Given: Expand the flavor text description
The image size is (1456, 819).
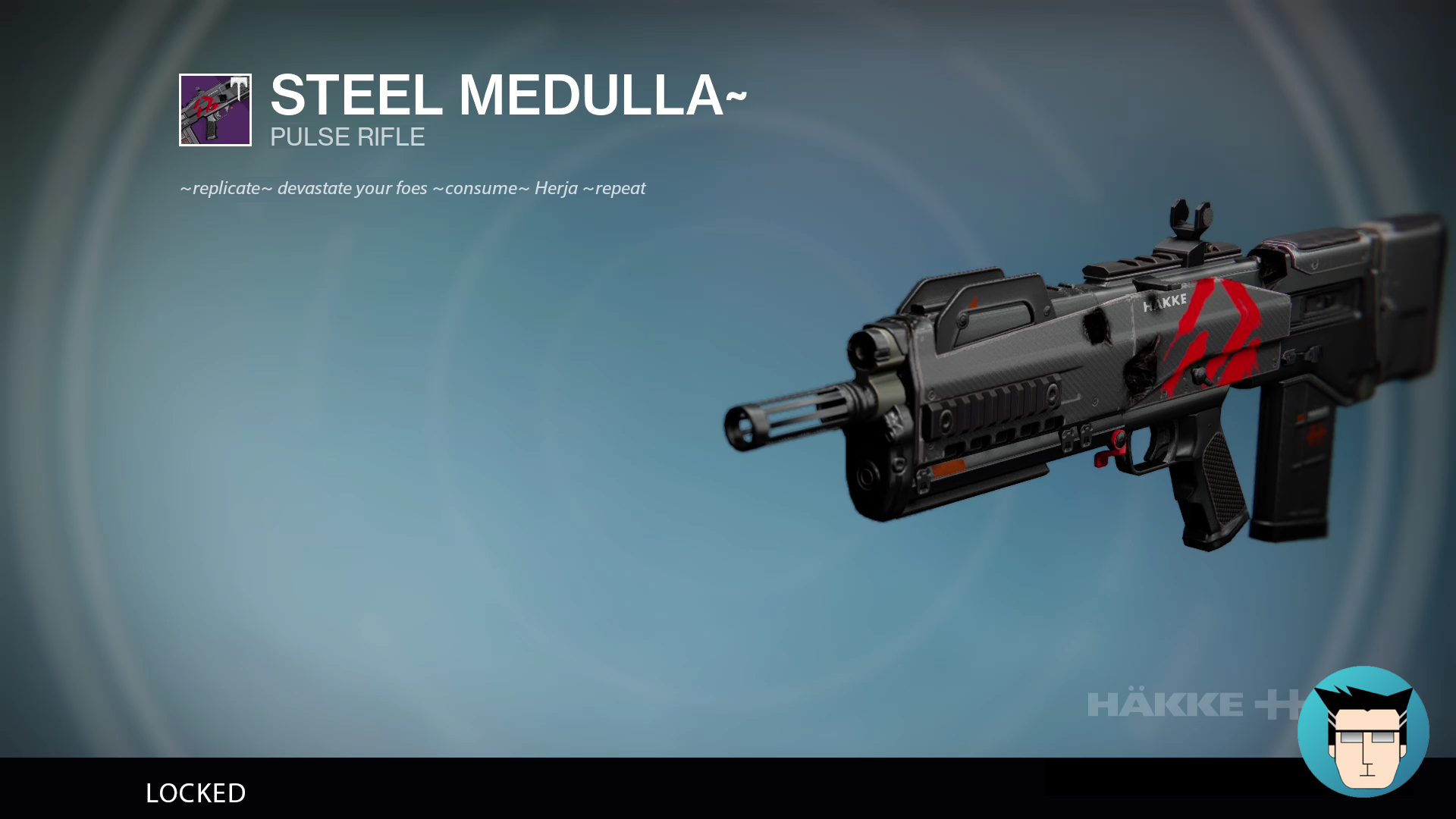Looking at the screenshot, I should (x=412, y=188).
